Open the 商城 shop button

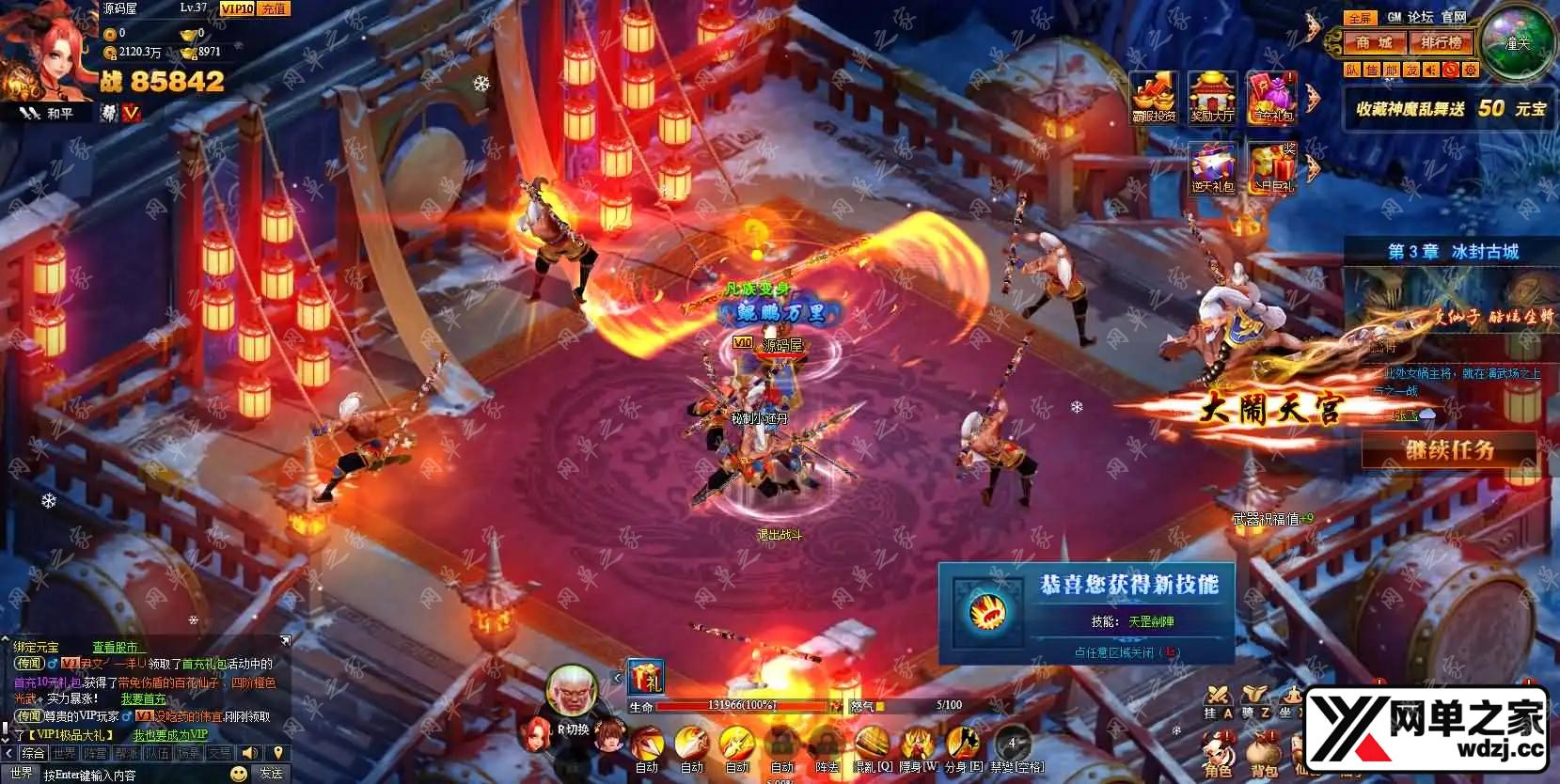click(1374, 43)
